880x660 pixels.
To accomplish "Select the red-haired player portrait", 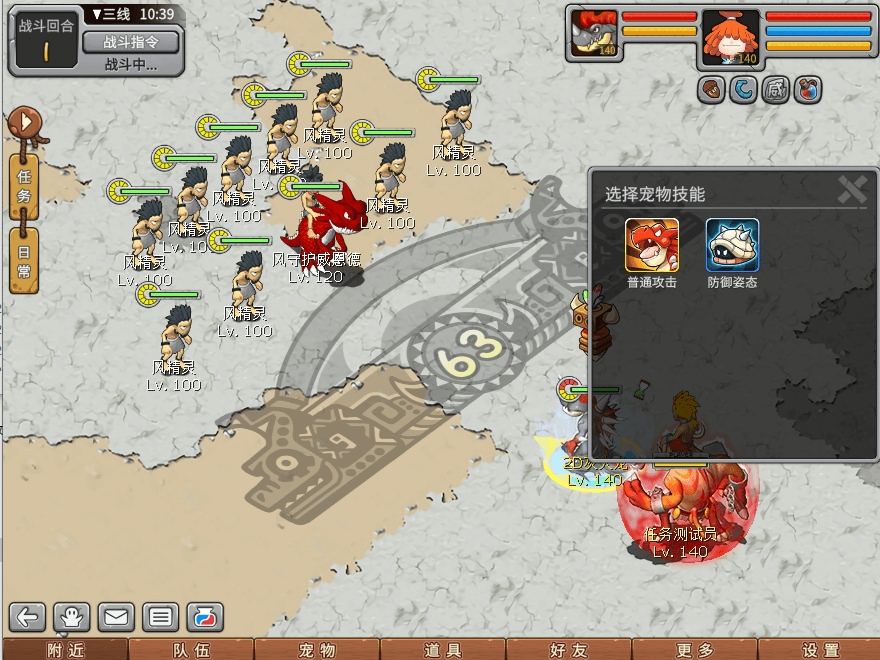I will click(x=731, y=38).
